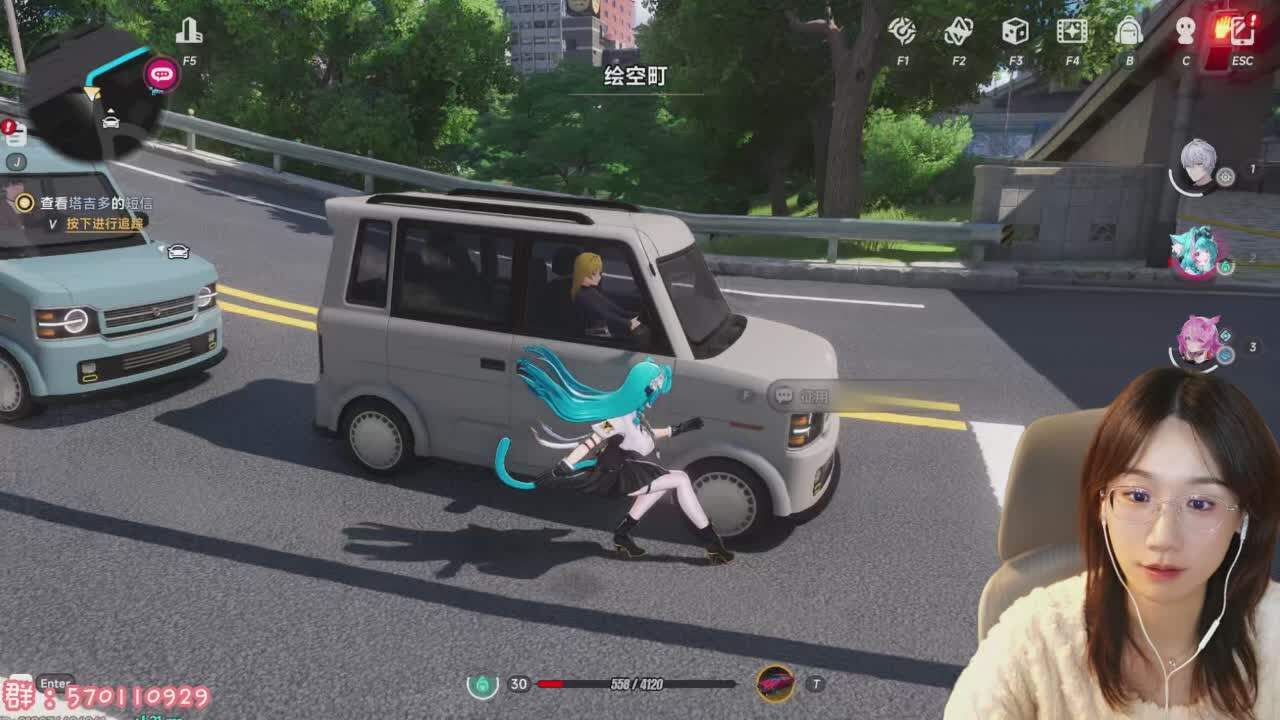Summon the red sports car vehicle icon
Viewport: 1280px width, 720px height.
(775, 684)
